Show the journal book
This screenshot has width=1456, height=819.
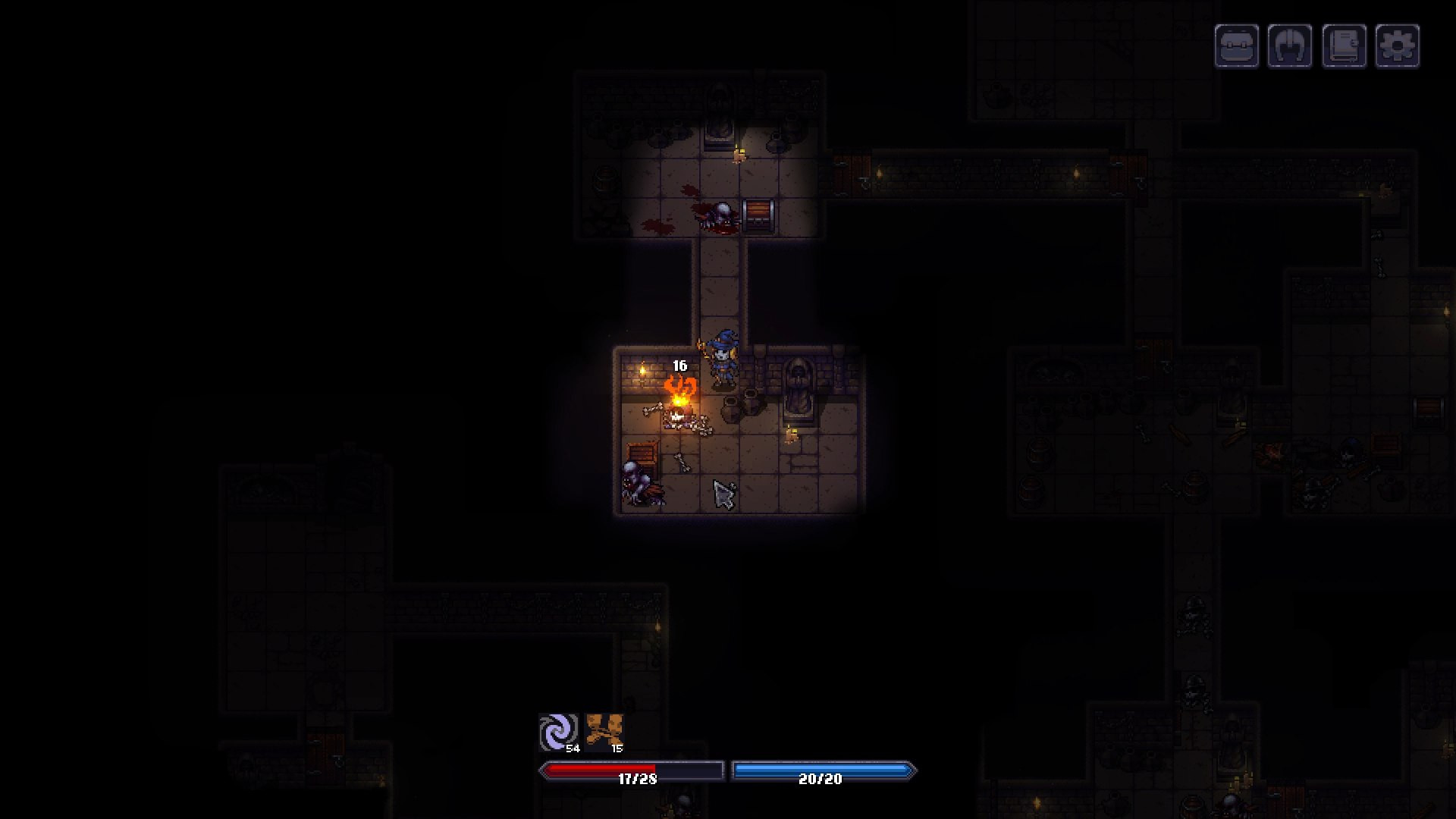click(1344, 46)
